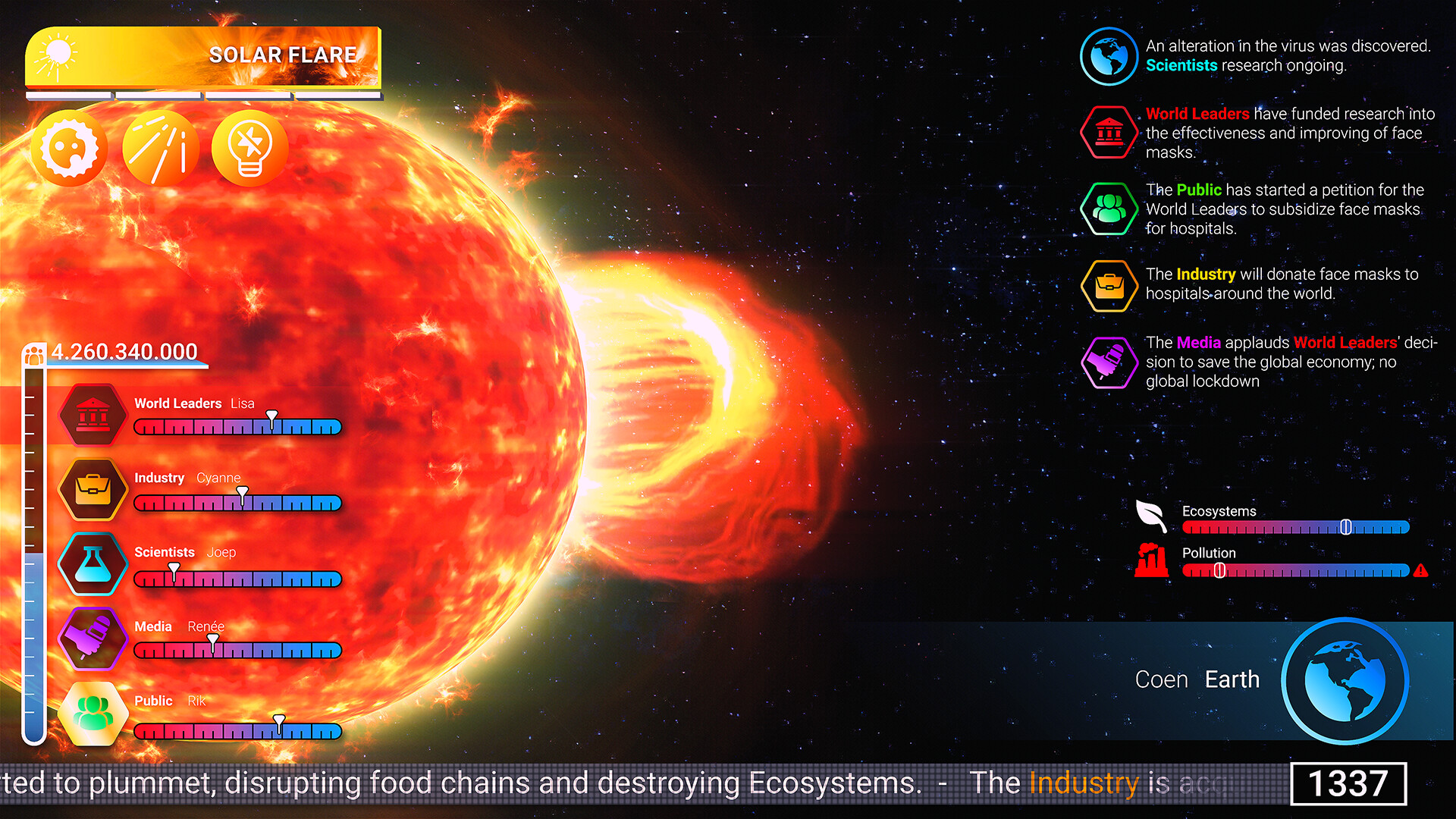Click the Industry link in the news ticker
Viewport: 1456px width, 819px height.
coord(1084,783)
